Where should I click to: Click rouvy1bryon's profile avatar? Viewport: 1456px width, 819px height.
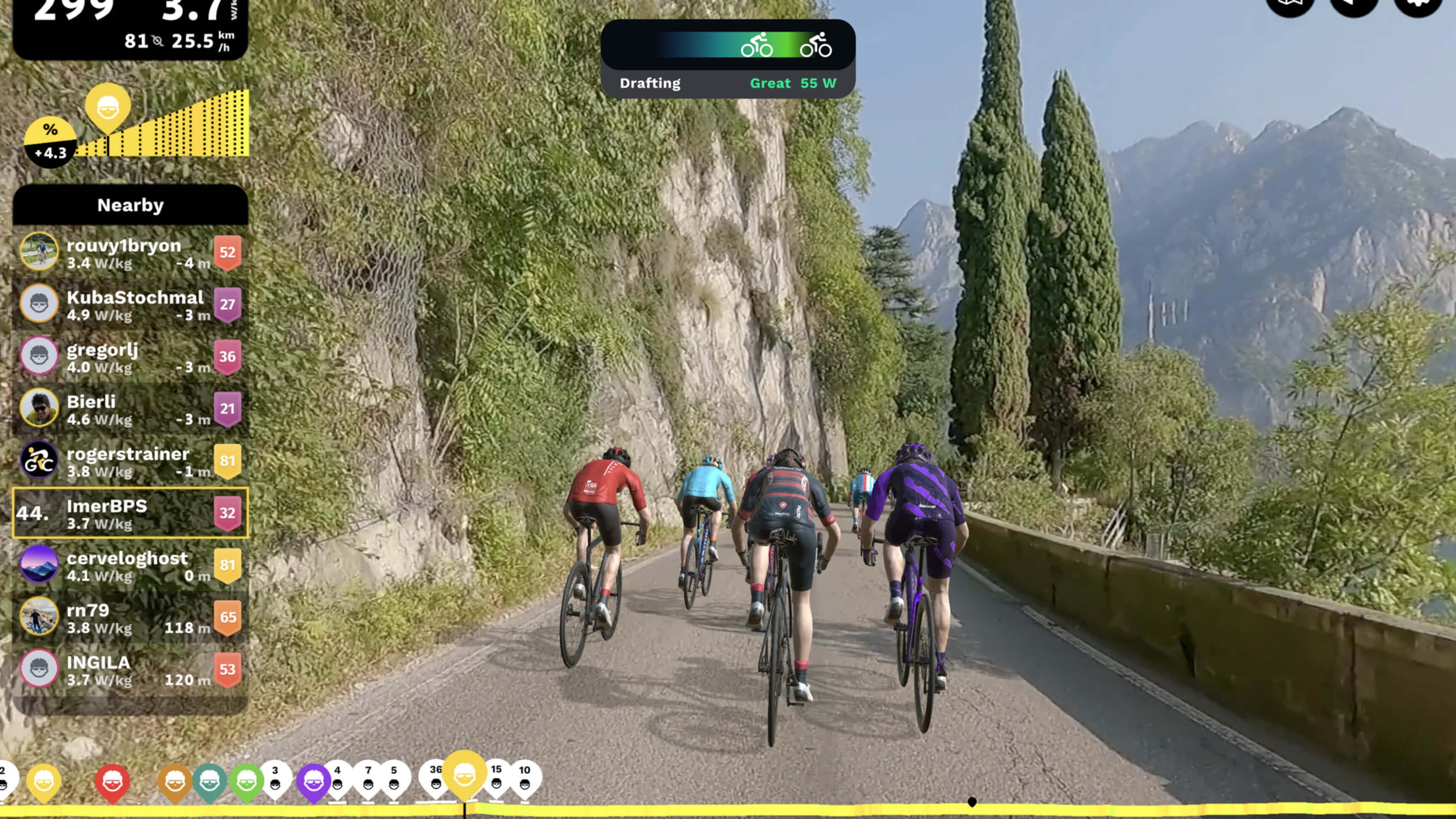[39, 252]
